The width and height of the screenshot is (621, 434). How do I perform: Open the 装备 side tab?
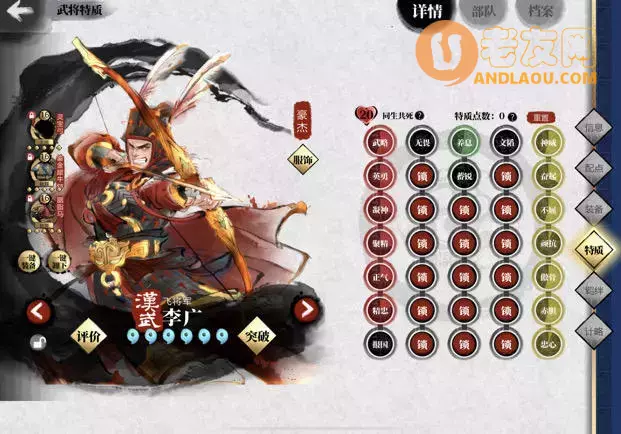tap(594, 210)
